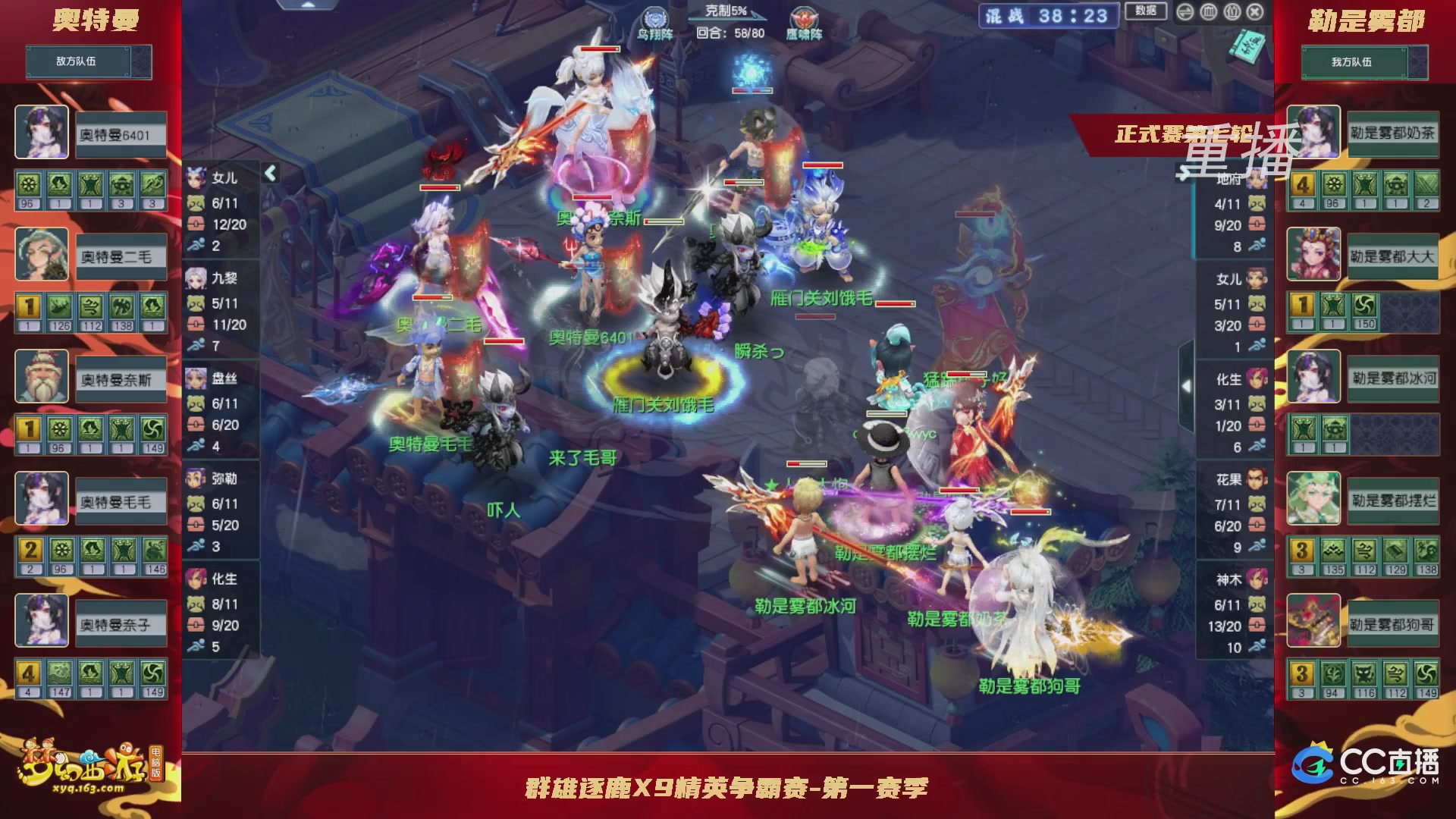This screenshot has width=1456, height=819.
Task: Collapse the left party panel with its chevron
Action: coord(270,172)
